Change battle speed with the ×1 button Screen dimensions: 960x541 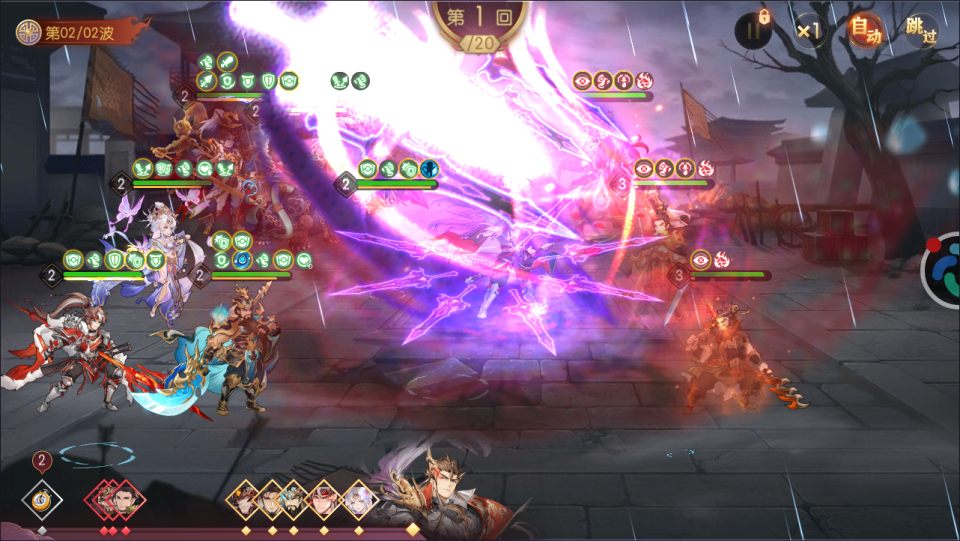(x=808, y=31)
